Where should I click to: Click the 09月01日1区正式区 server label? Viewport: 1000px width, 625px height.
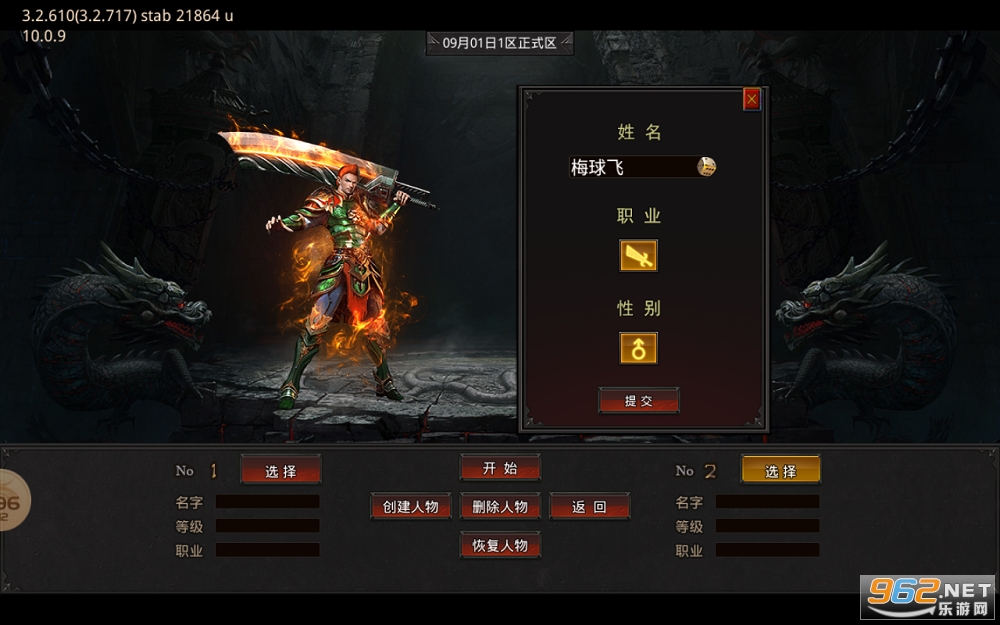tap(500, 43)
